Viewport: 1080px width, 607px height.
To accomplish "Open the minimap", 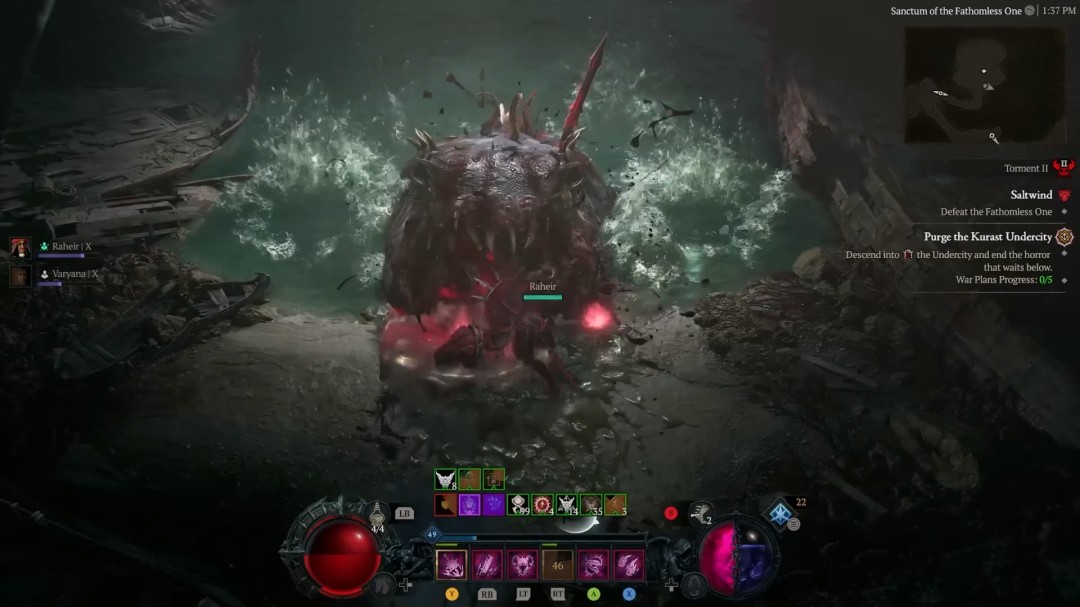I will pyautogui.click(x=984, y=85).
